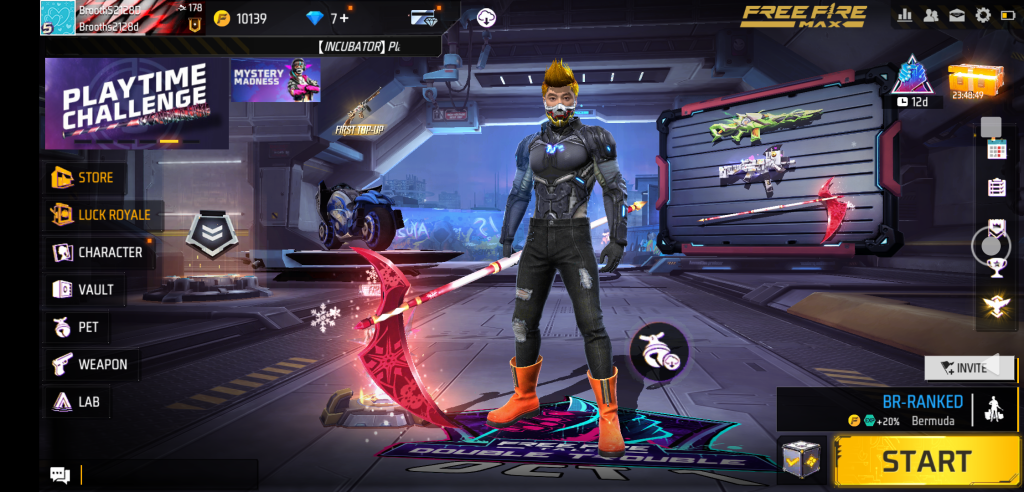Tap the yellow START button
The image size is (1024, 492).
pos(925,461)
